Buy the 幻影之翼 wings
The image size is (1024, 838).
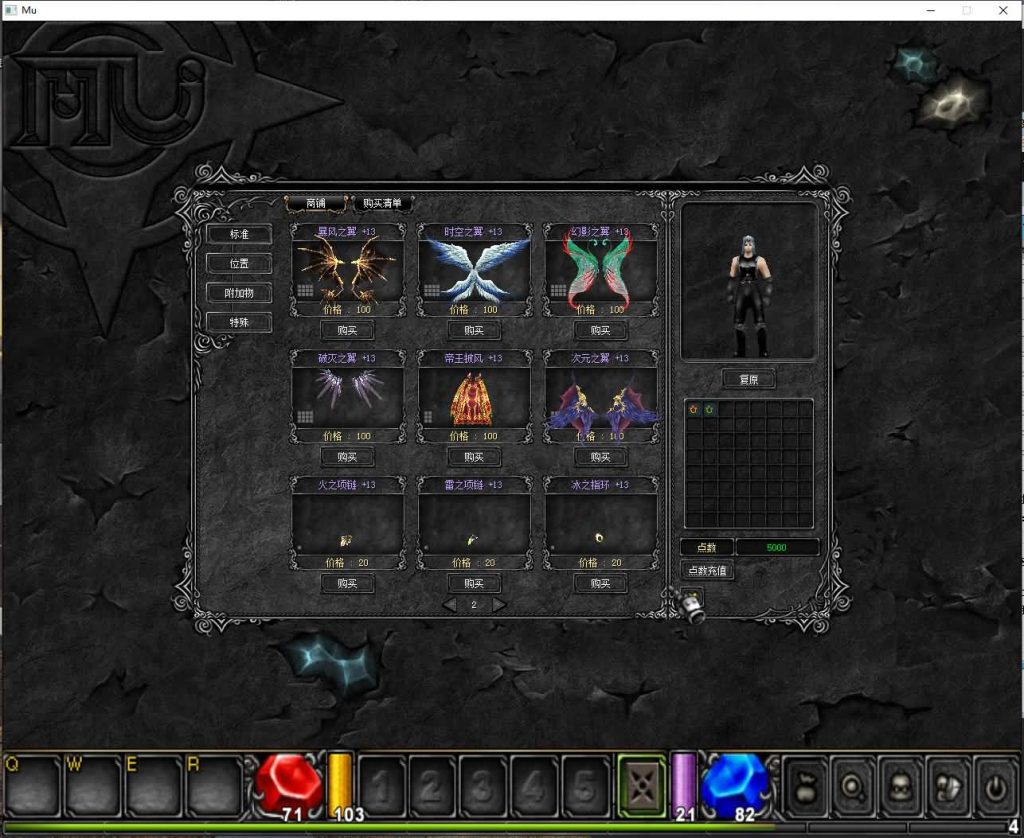[x=600, y=331]
